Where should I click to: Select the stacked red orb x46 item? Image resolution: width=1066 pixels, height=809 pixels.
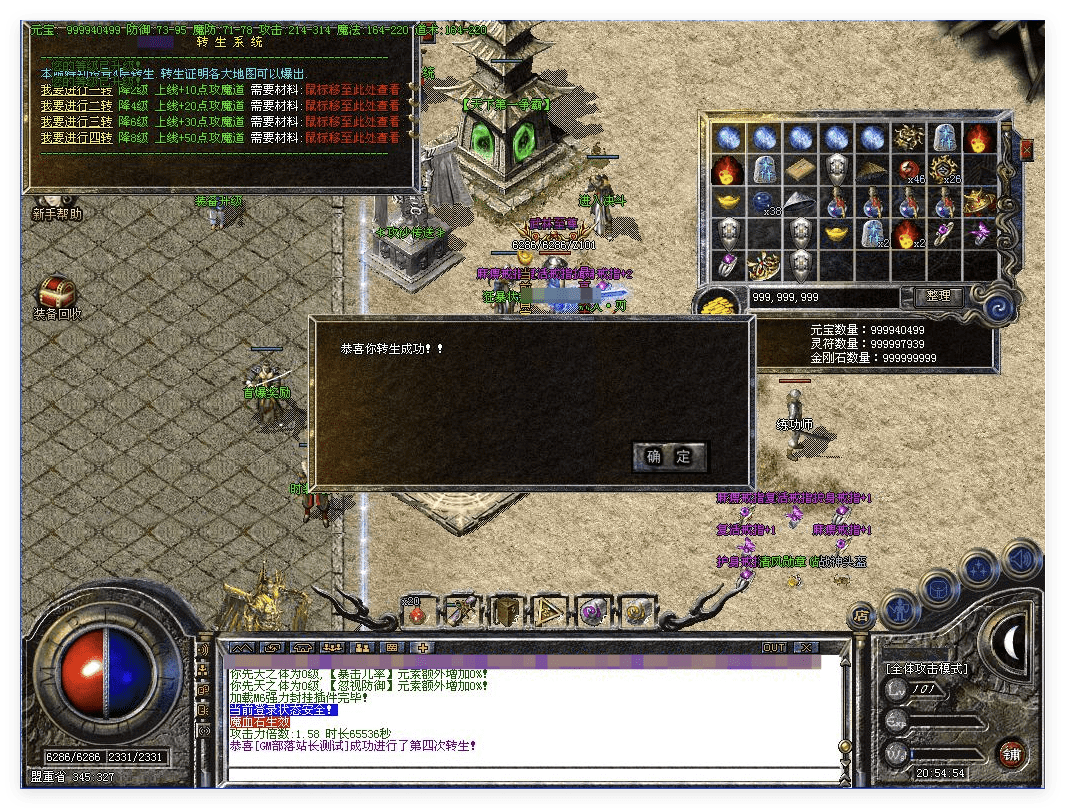pyautogui.click(x=908, y=171)
